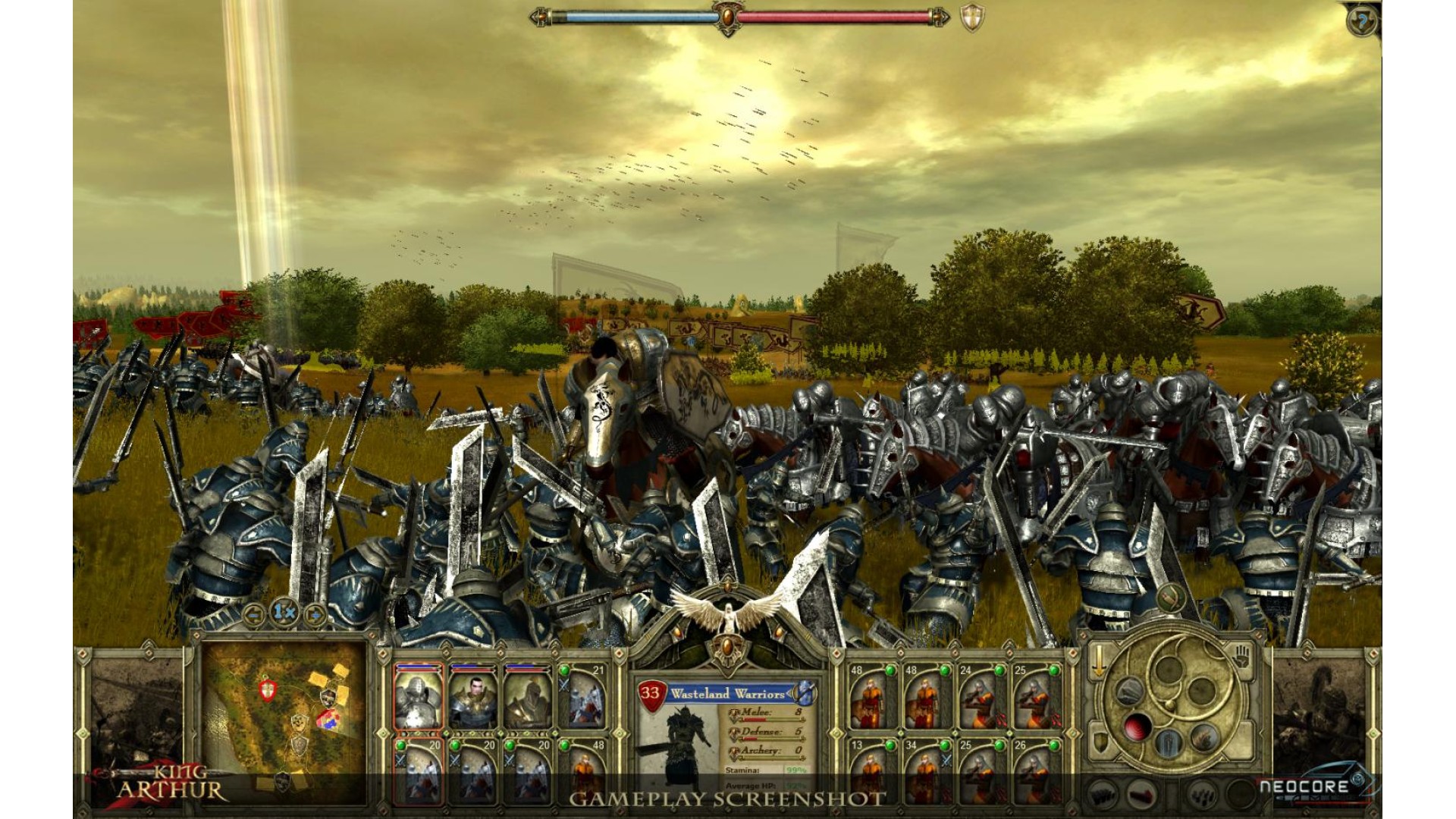Click the shield icon beside balance bar
This screenshot has width=1456, height=819.
[x=972, y=18]
